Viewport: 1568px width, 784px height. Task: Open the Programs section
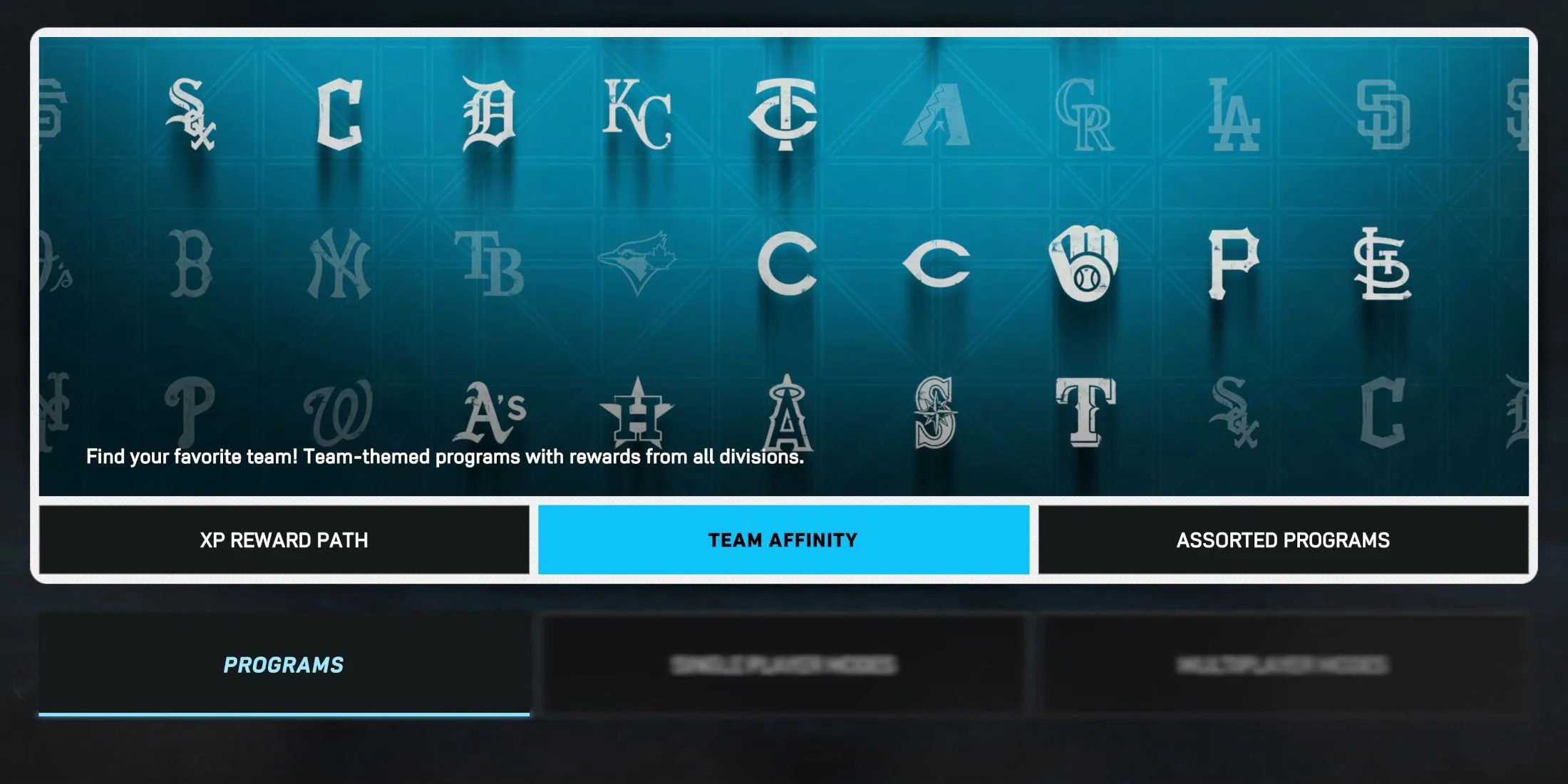pyautogui.click(x=283, y=665)
